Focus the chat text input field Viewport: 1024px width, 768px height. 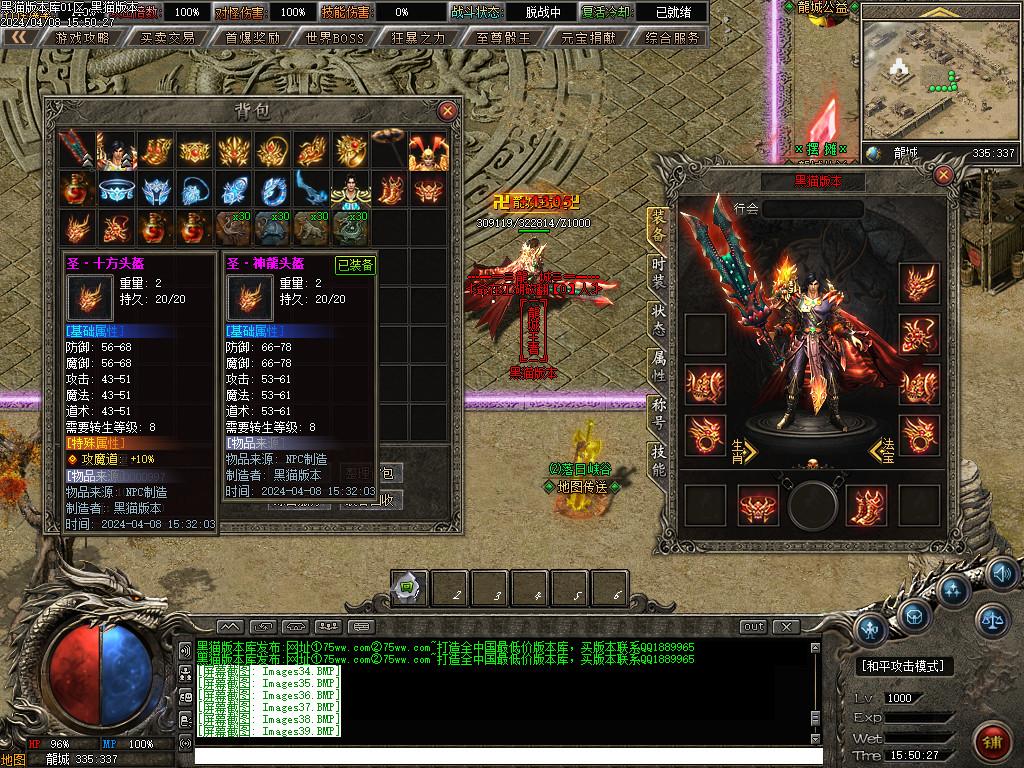[500, 756]
